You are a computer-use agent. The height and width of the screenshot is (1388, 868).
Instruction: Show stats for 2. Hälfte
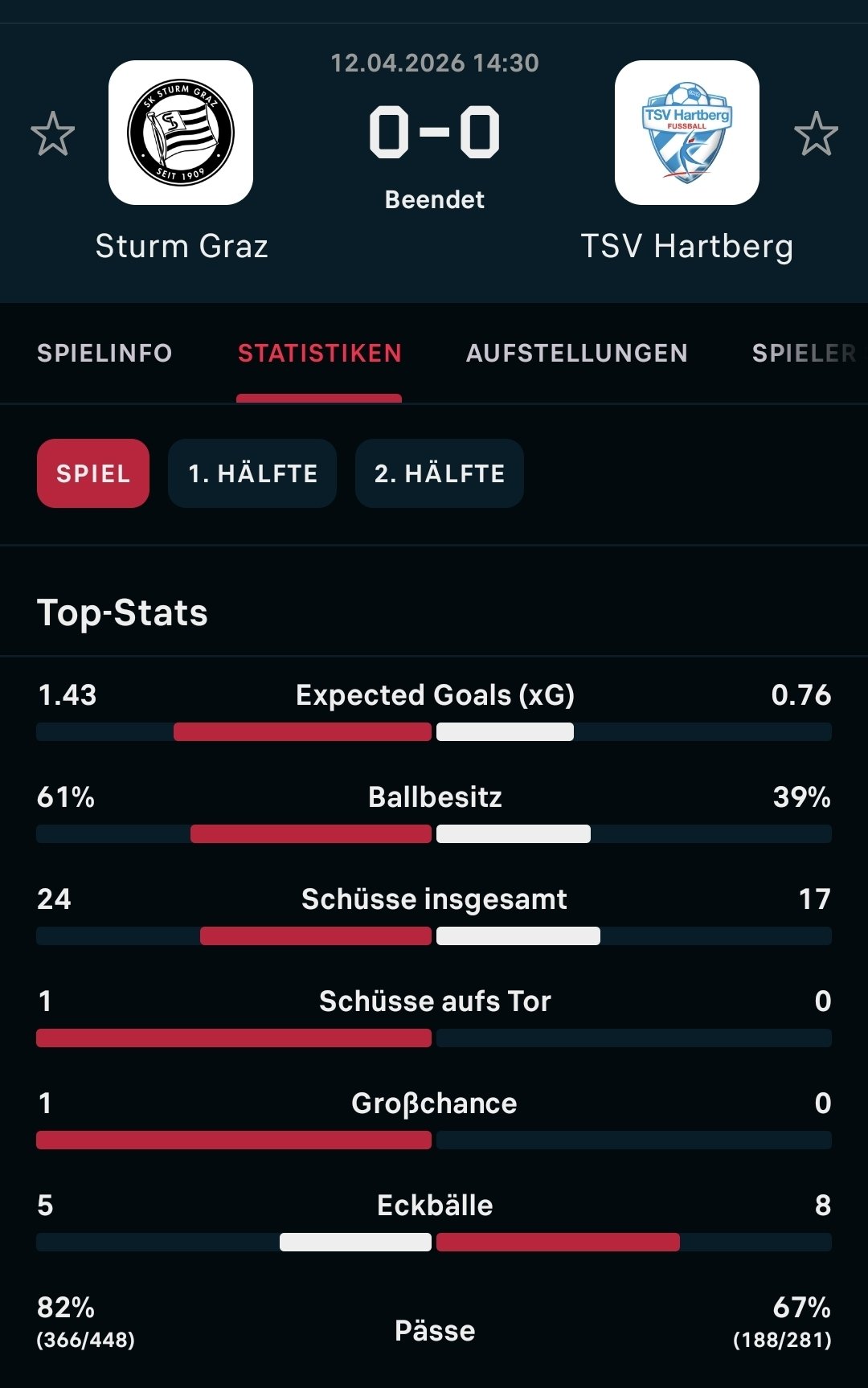pyautogui.click(x=440, y=473)
